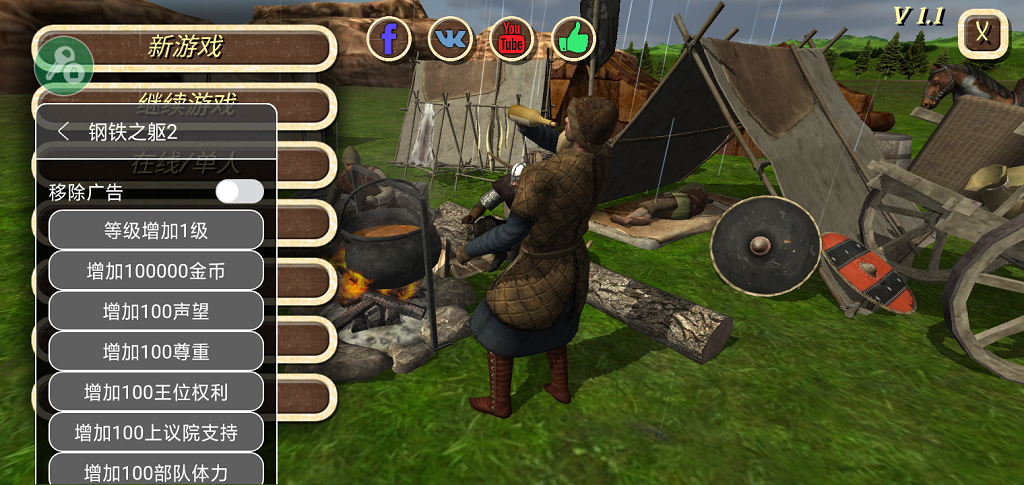The height and width of the screenshot is (485, 1024).
Task: Select the 等级增加1级 cheat option
Action: (x=156, y=230)
